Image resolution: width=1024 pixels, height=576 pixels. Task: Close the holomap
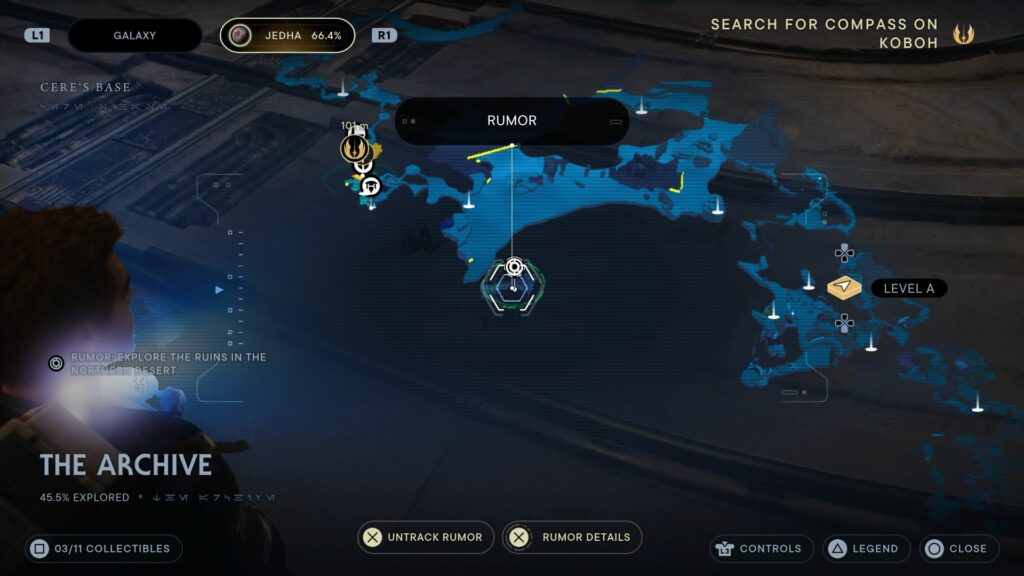957,549
